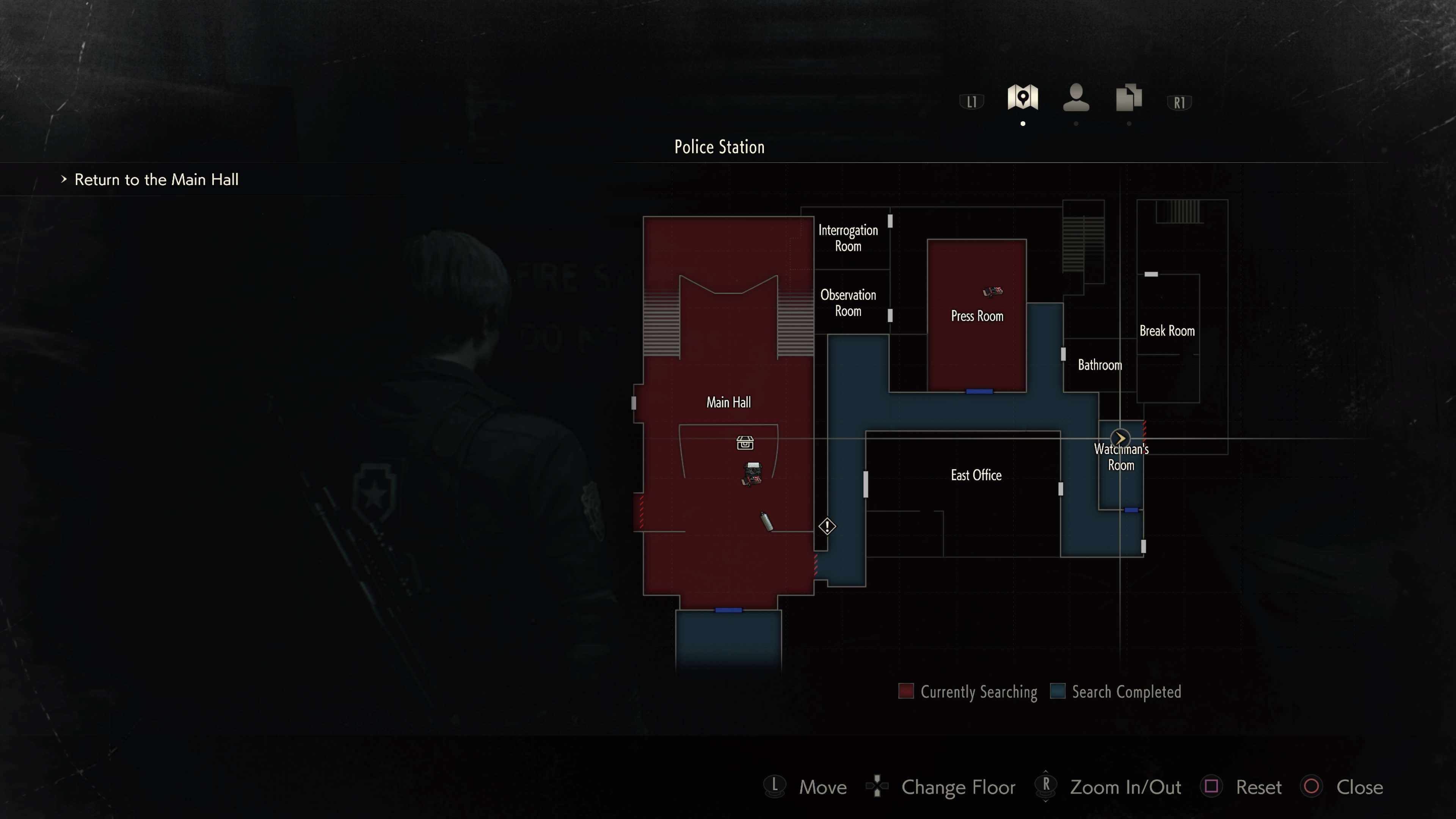Click the player arrow marker in Watchman's Room

coord(1120,438)
